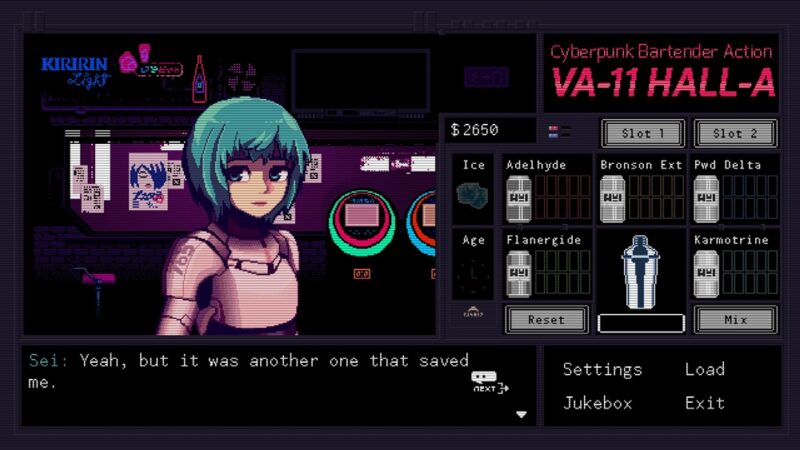This screenshot has width=800, height=450.
Task: Open the Settings menu
Action: coord(602,369)
